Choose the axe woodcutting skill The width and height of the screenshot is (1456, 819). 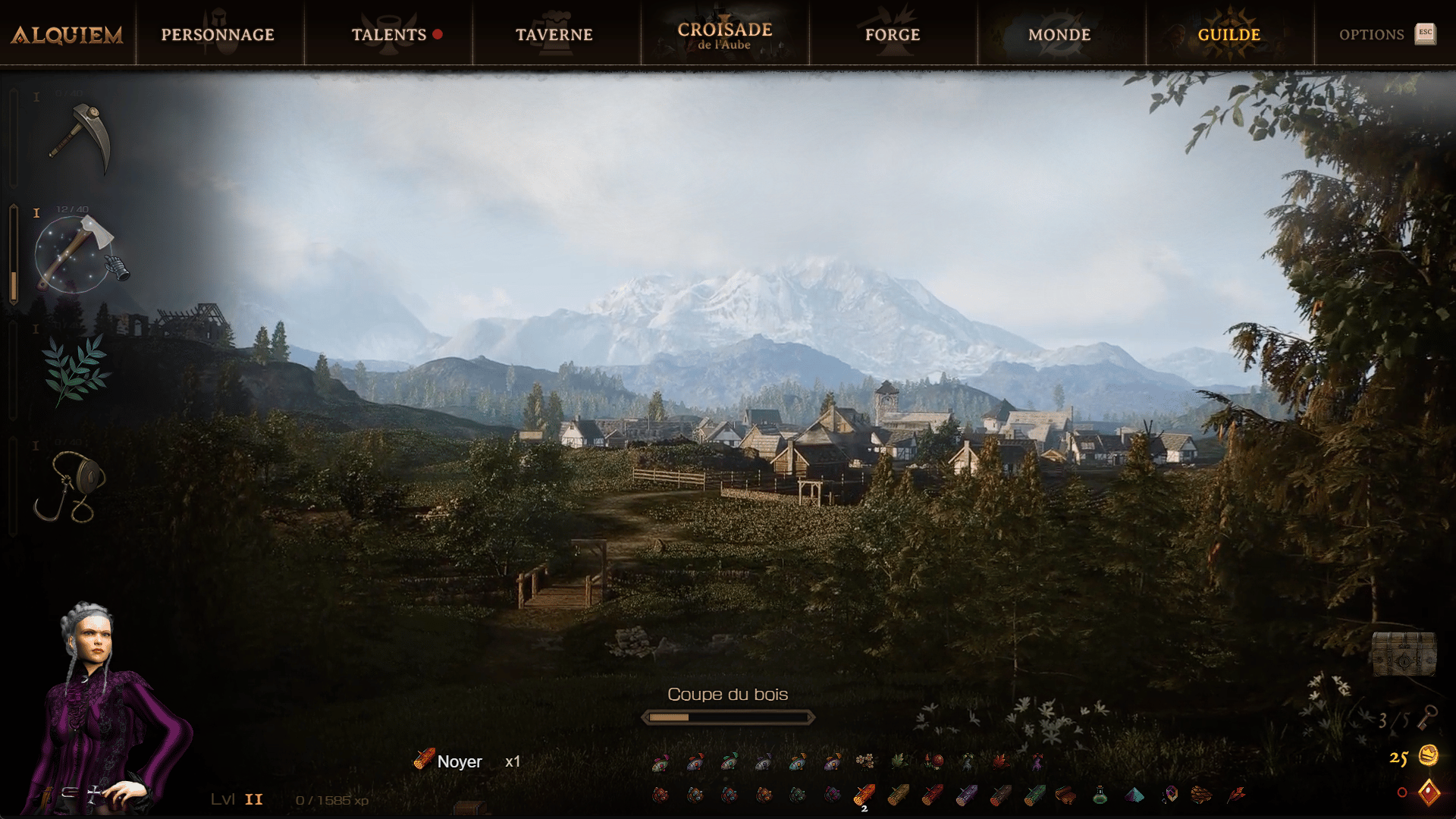coord(76,254)
